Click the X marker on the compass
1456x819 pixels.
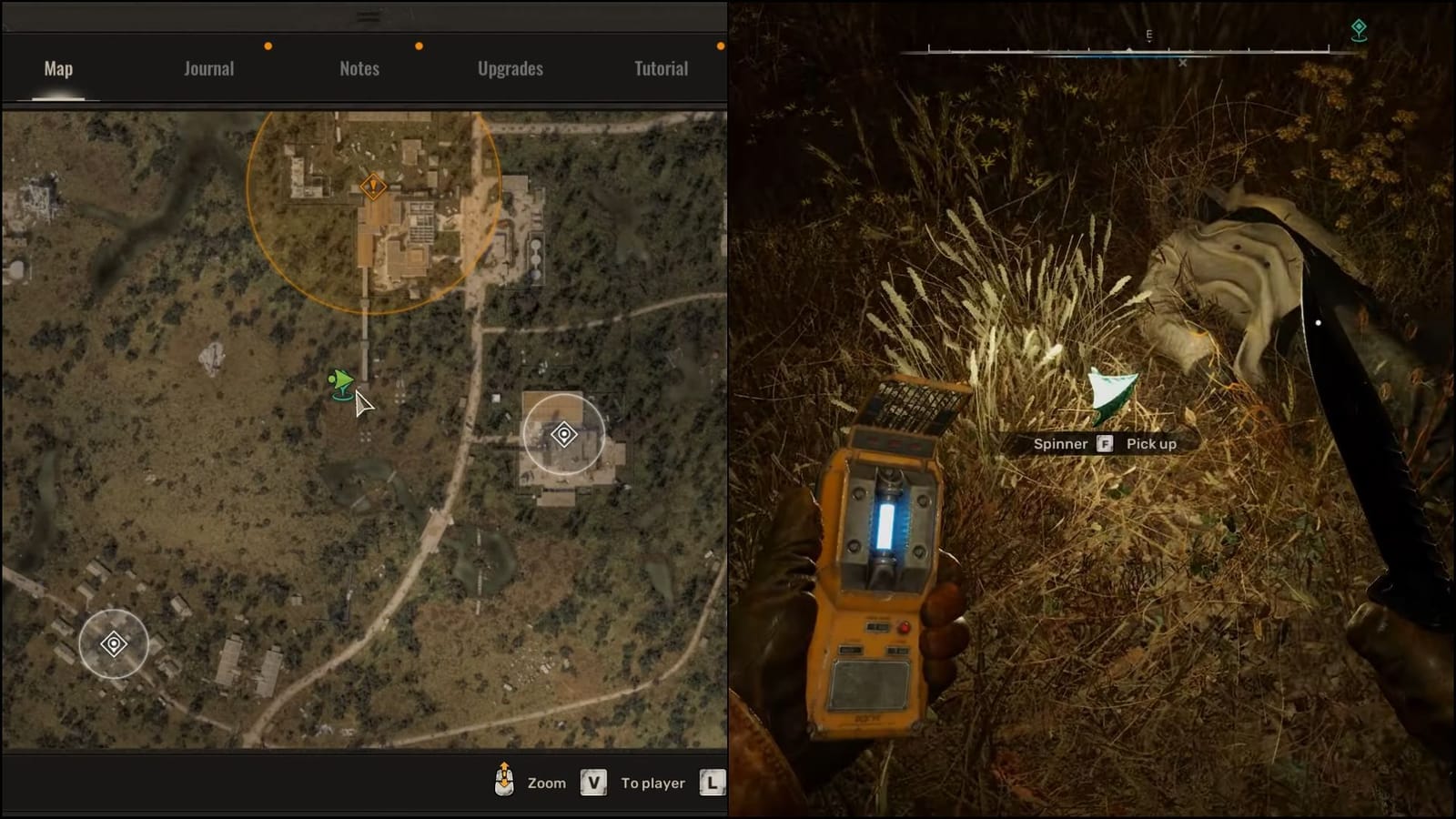[1183, 63]
